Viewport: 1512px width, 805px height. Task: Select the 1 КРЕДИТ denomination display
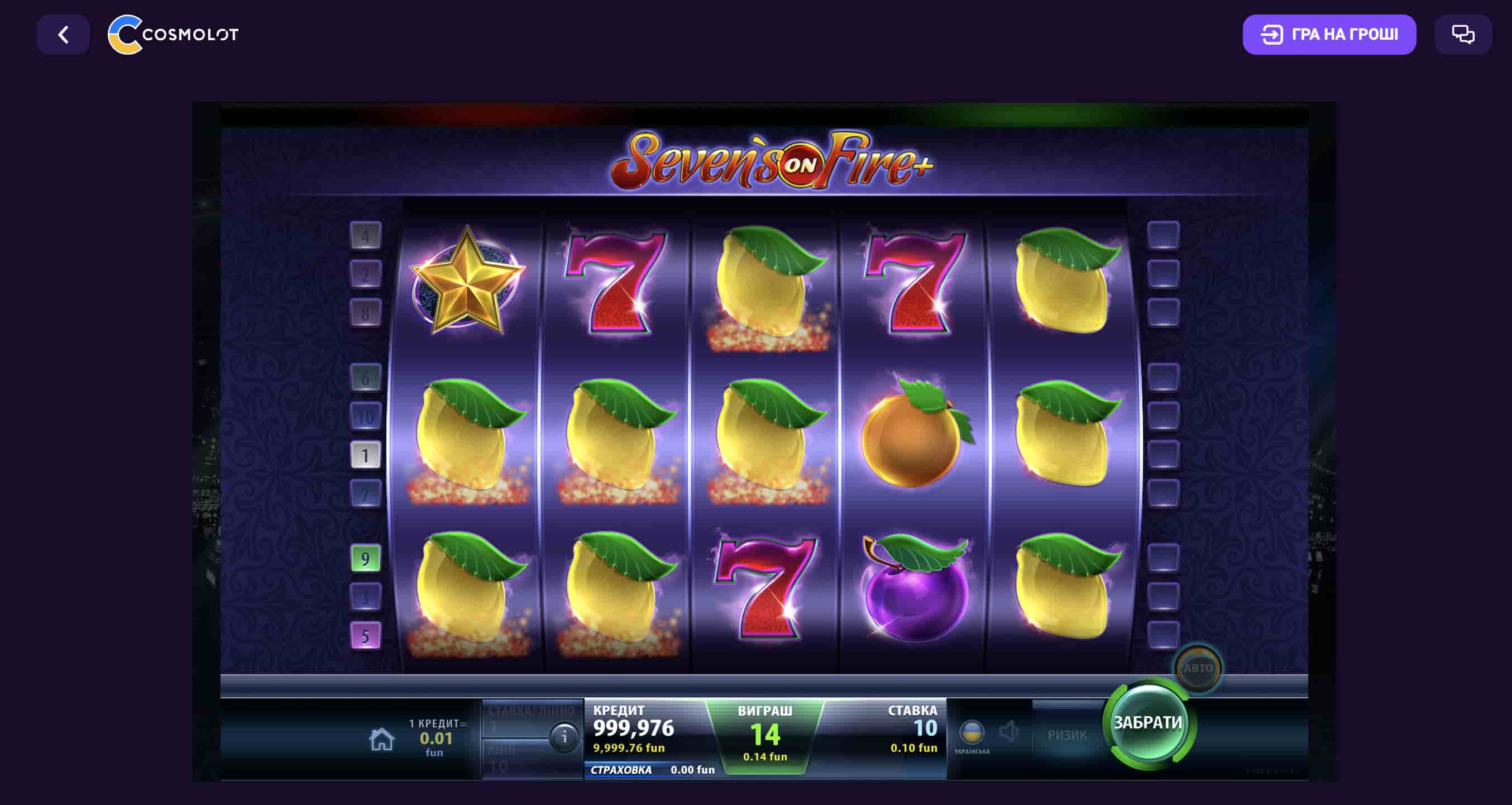[437, 737]
